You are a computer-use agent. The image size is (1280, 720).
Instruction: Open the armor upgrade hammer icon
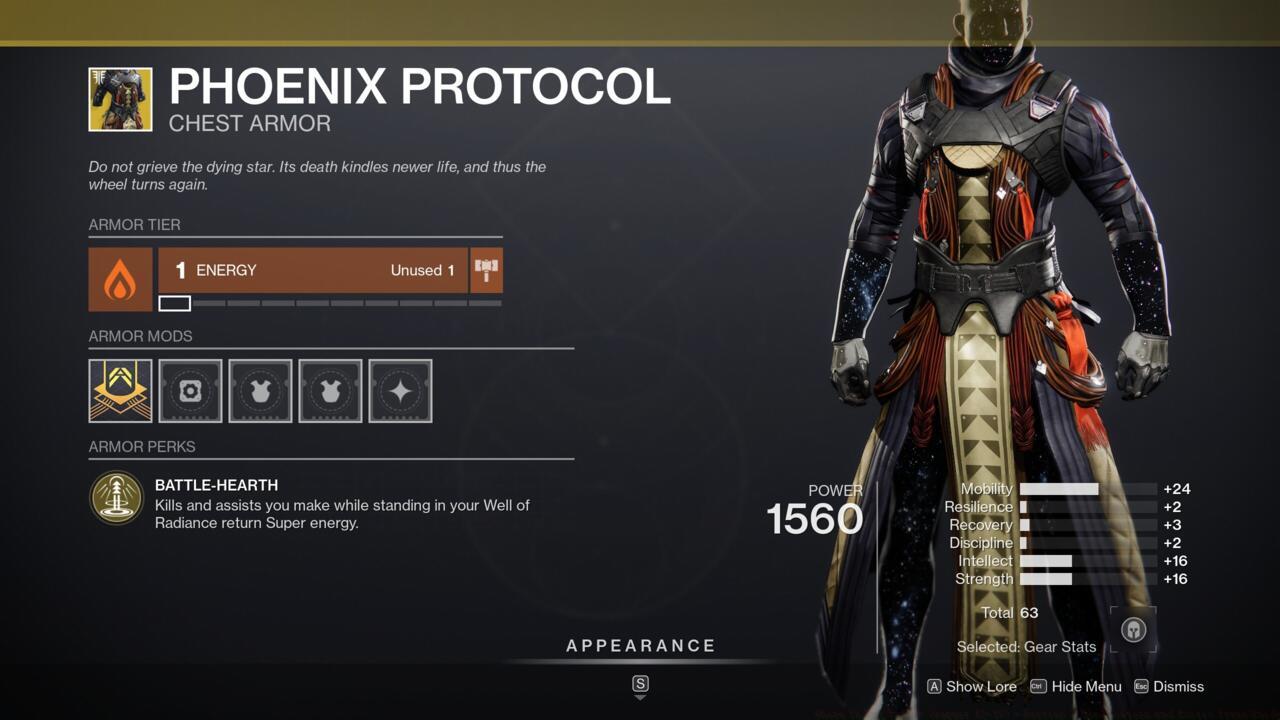(x=486, y=269)
